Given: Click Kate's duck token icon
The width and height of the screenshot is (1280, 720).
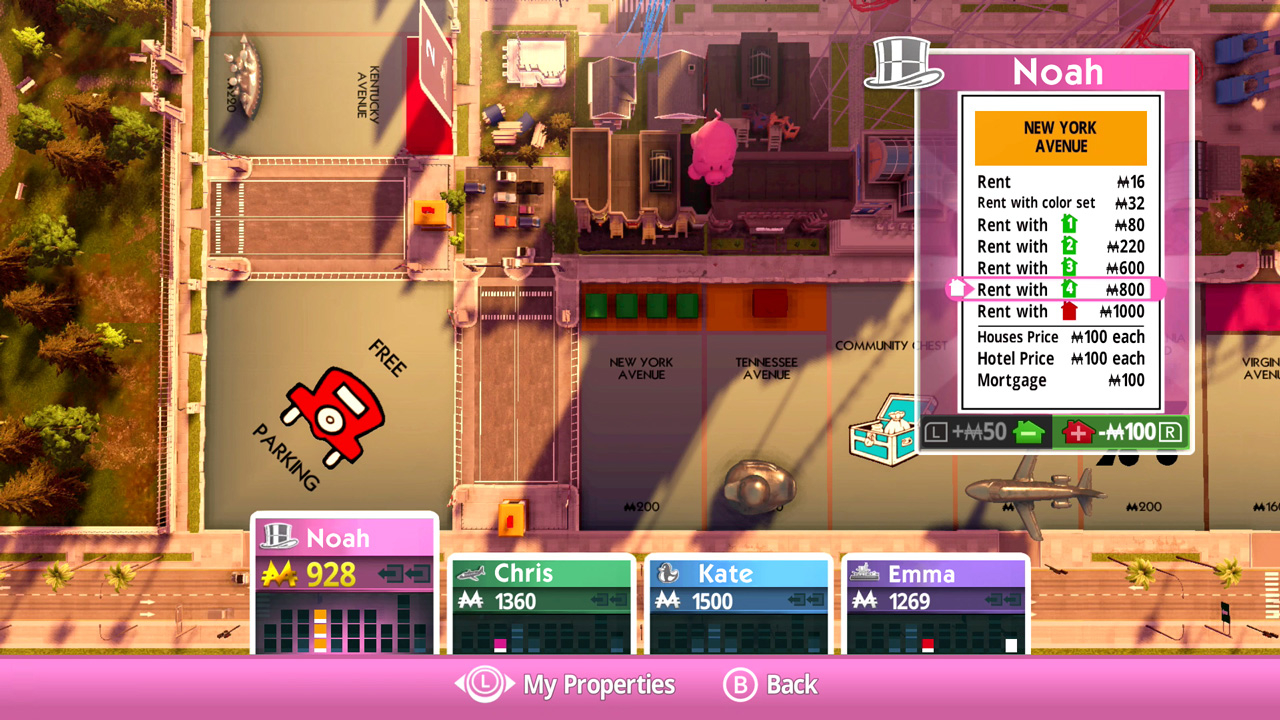Looking at the screenshot, I should (x=667, y=573).
